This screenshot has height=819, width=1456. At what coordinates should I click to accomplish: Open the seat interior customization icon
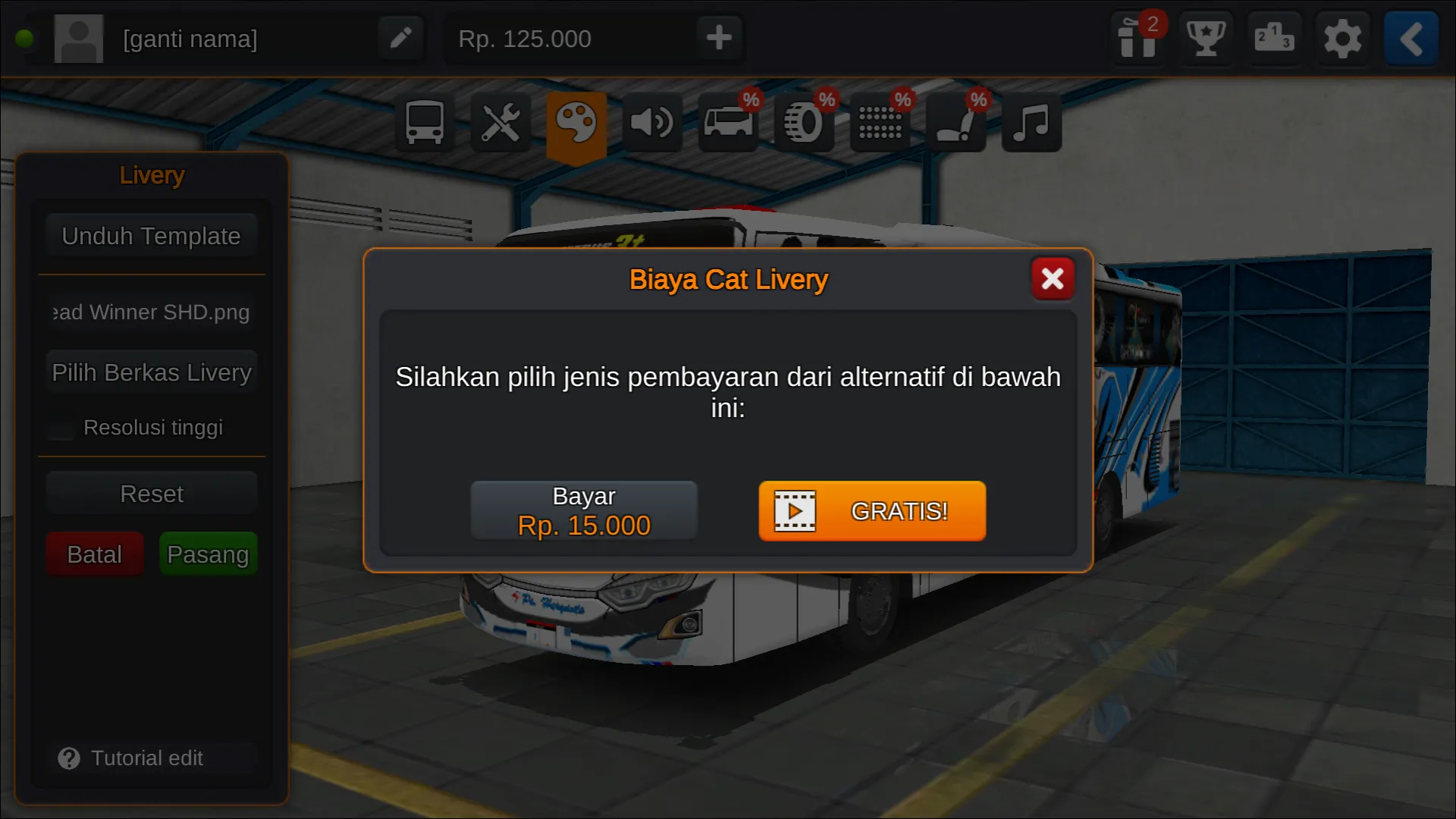coord(955,122)
